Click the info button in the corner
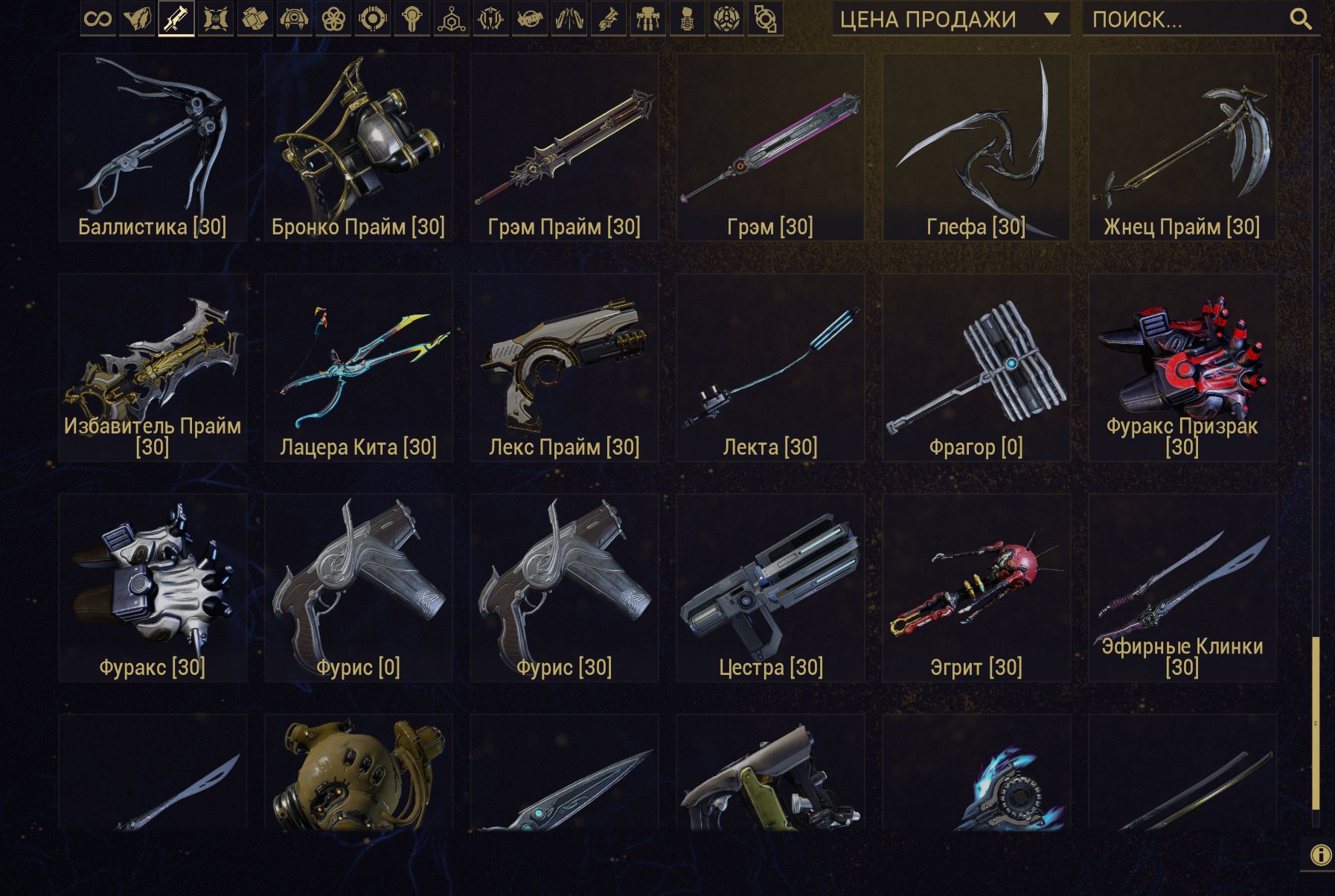The image size is (1335, 896). (x=1321, y=855)
